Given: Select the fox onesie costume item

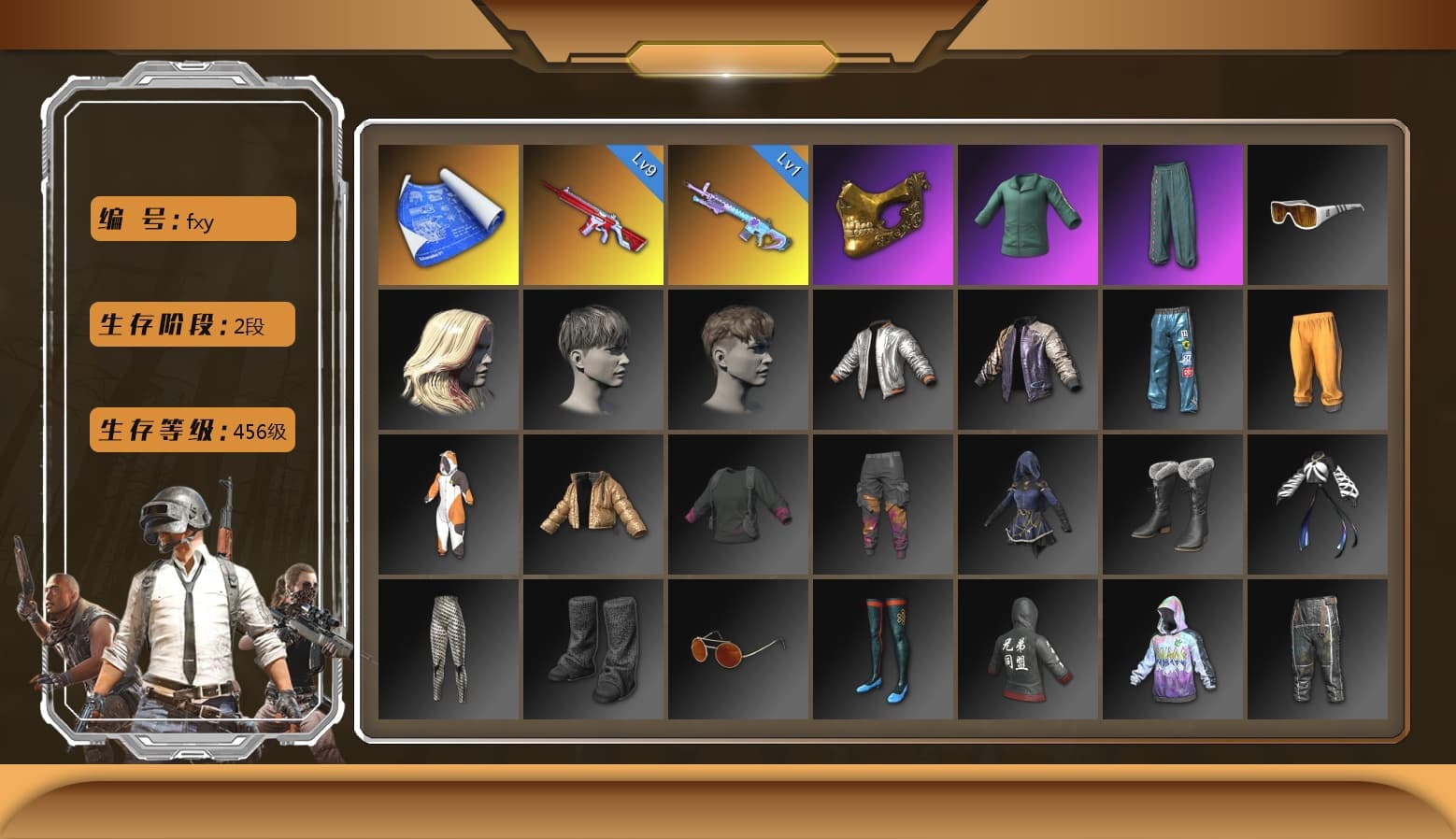Looking at the screenshot, I should click(x=447, y=505).
